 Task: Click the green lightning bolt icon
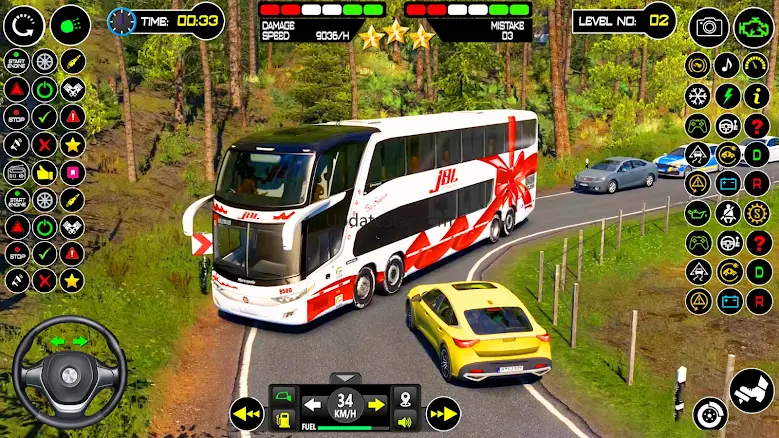coord(727,96)
